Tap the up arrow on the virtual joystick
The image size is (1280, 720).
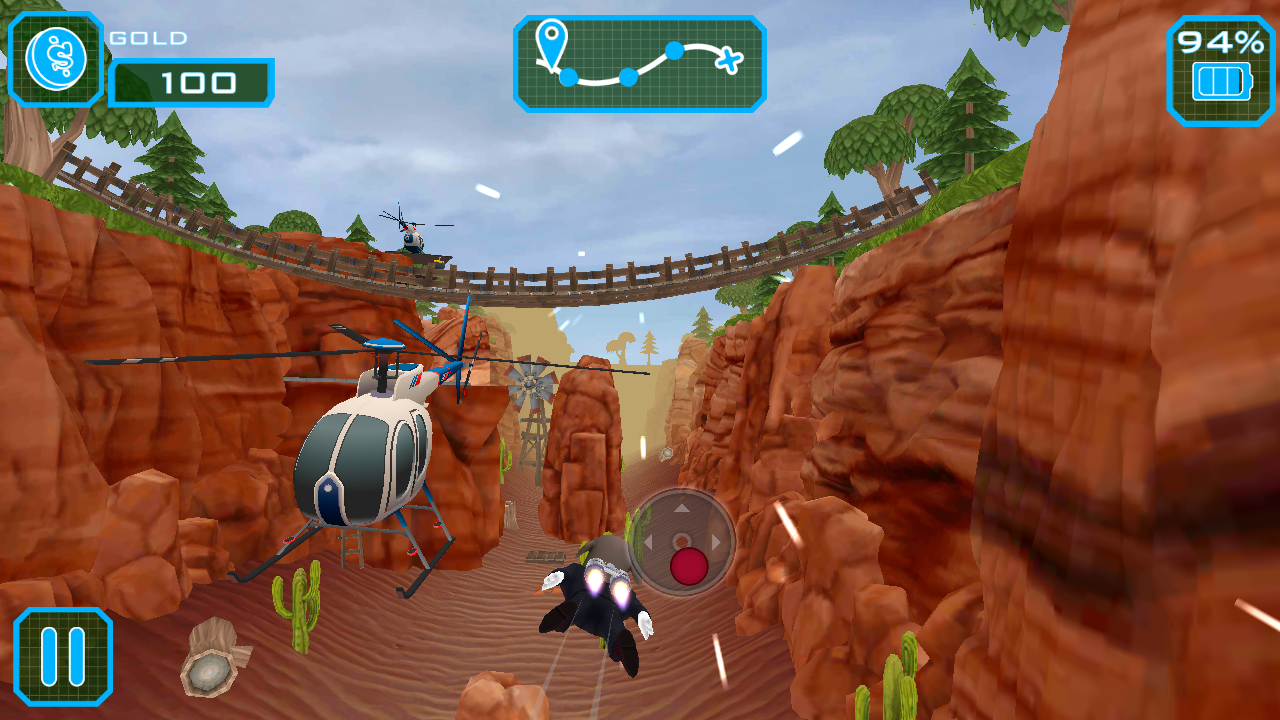click(x=682, y=507)
